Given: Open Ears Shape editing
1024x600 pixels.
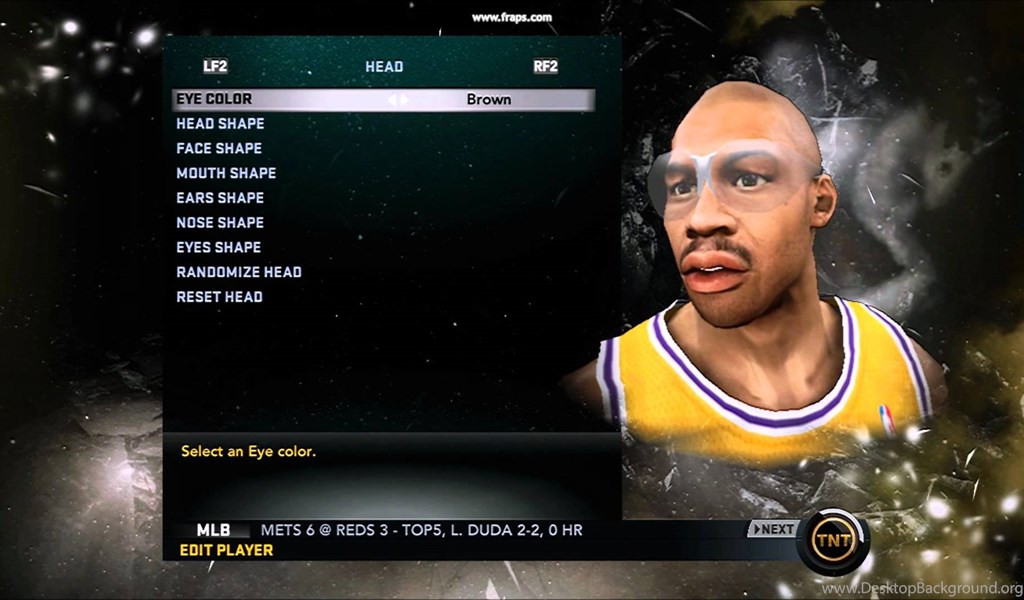Looking at the screenshot, I should pos(220,198).
